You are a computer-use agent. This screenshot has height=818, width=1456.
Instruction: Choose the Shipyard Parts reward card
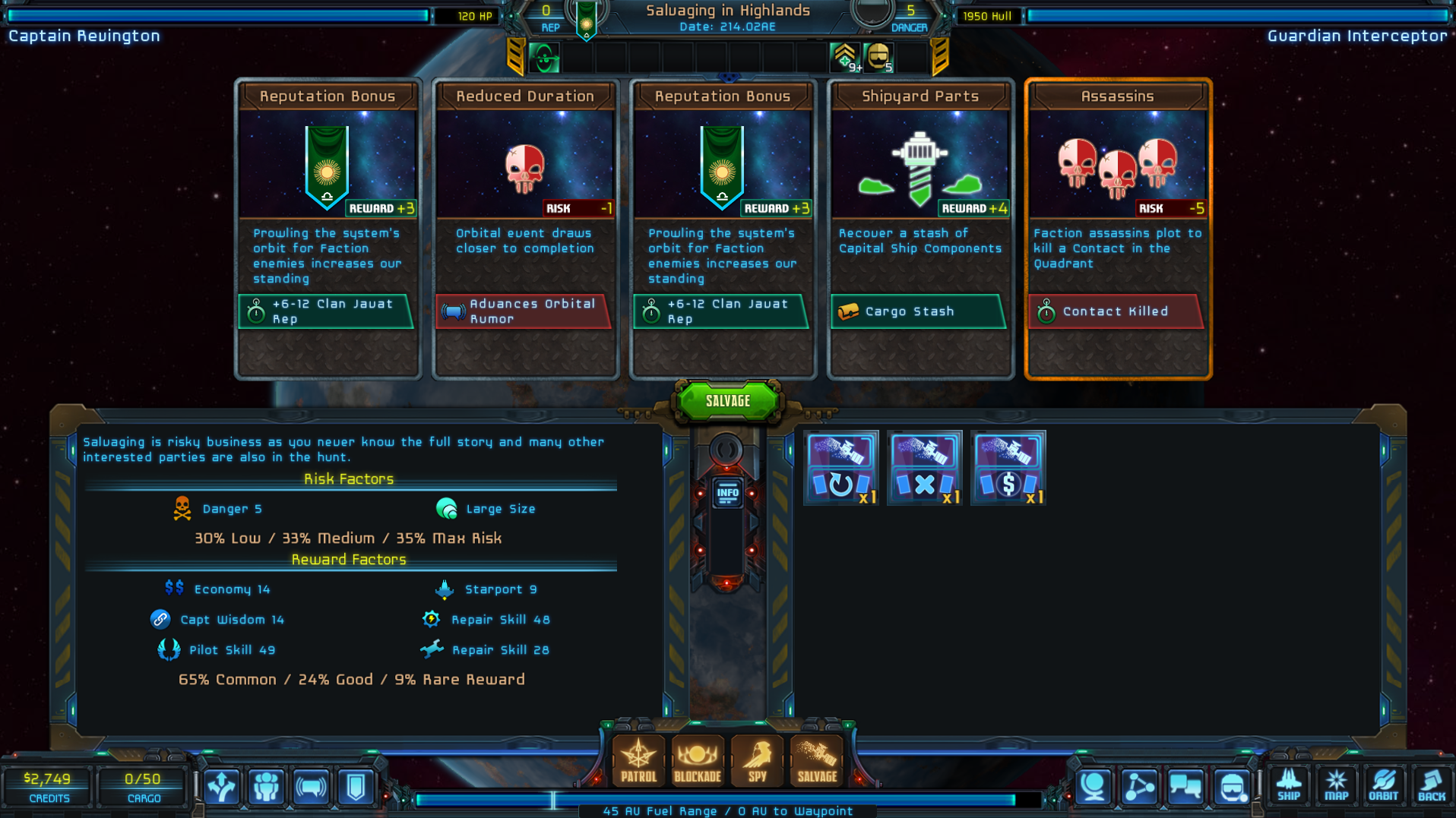[x=920, y=228]
